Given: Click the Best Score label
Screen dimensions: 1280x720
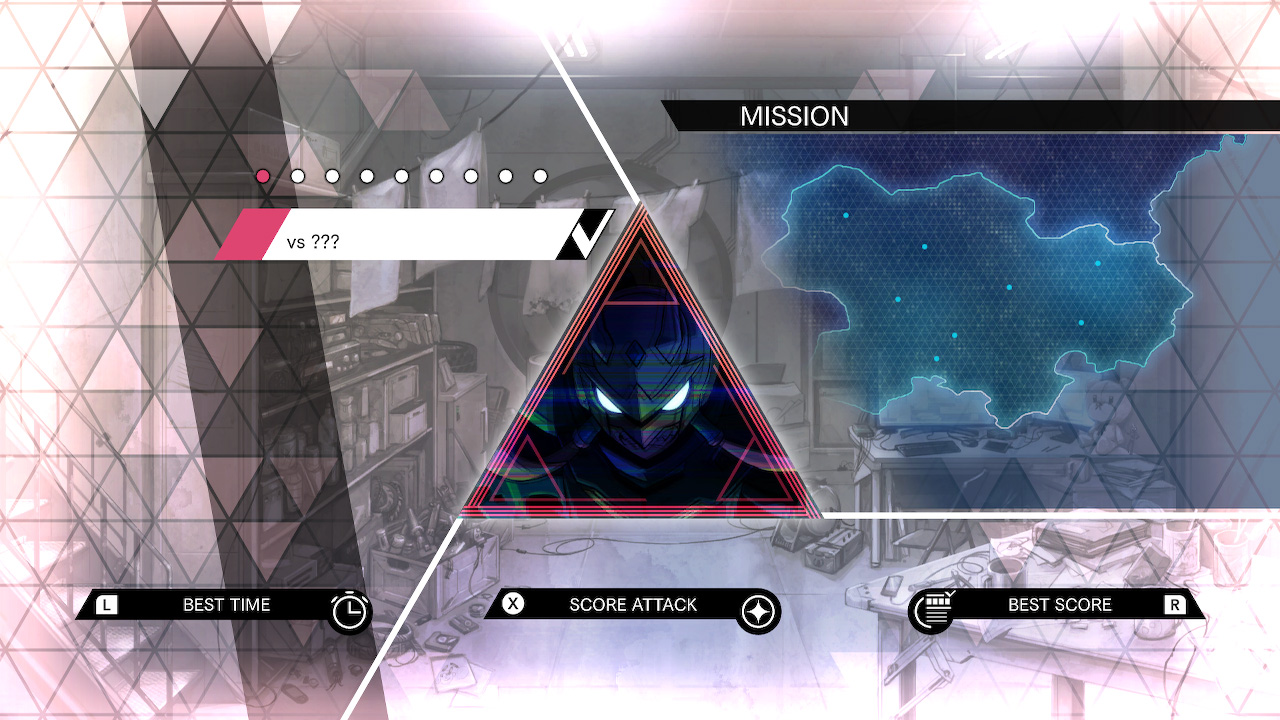Looking at the screenshot, I should click(x=1058, y=605).
